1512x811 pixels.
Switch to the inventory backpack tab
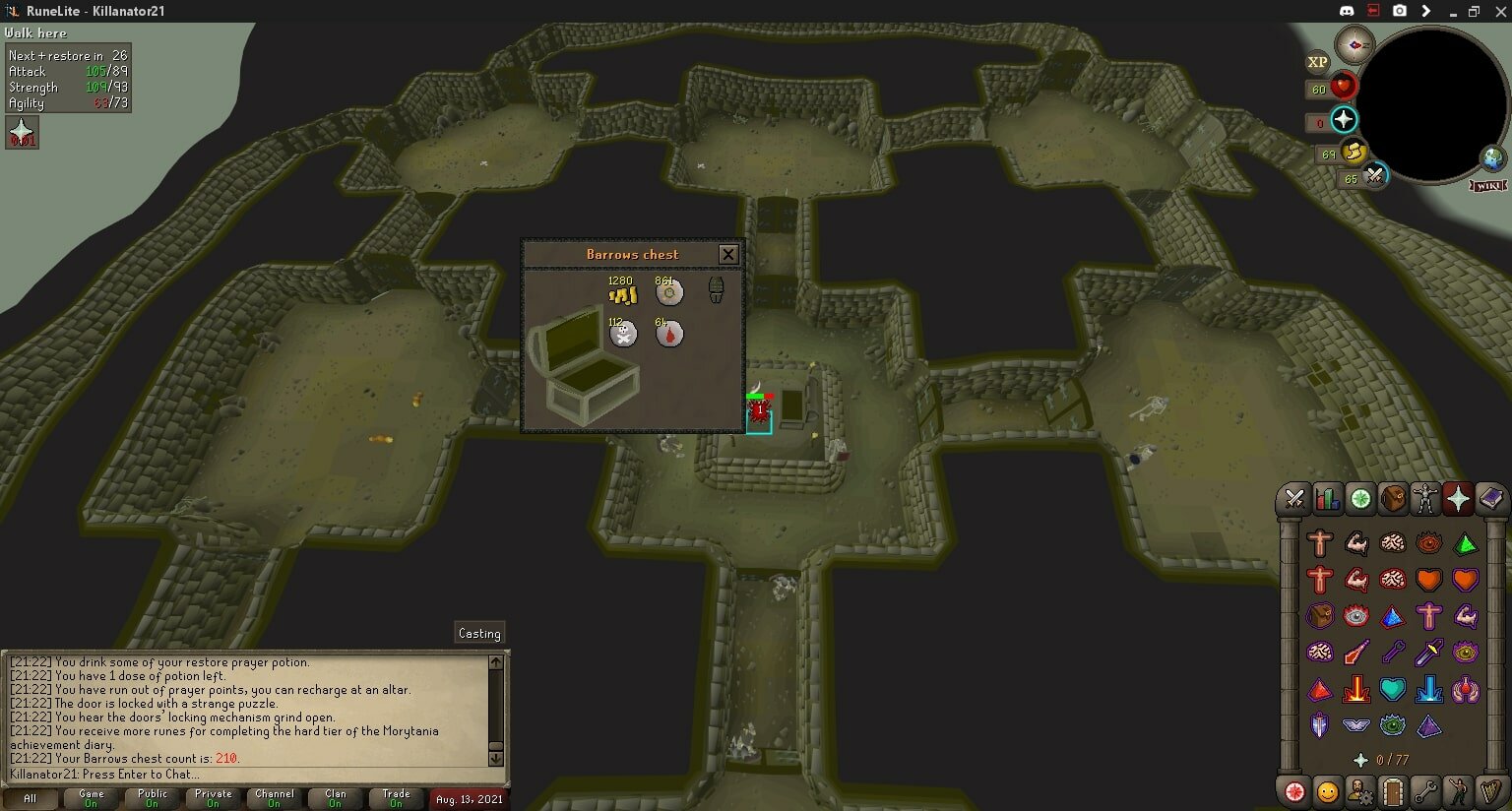pos(1393,499)
